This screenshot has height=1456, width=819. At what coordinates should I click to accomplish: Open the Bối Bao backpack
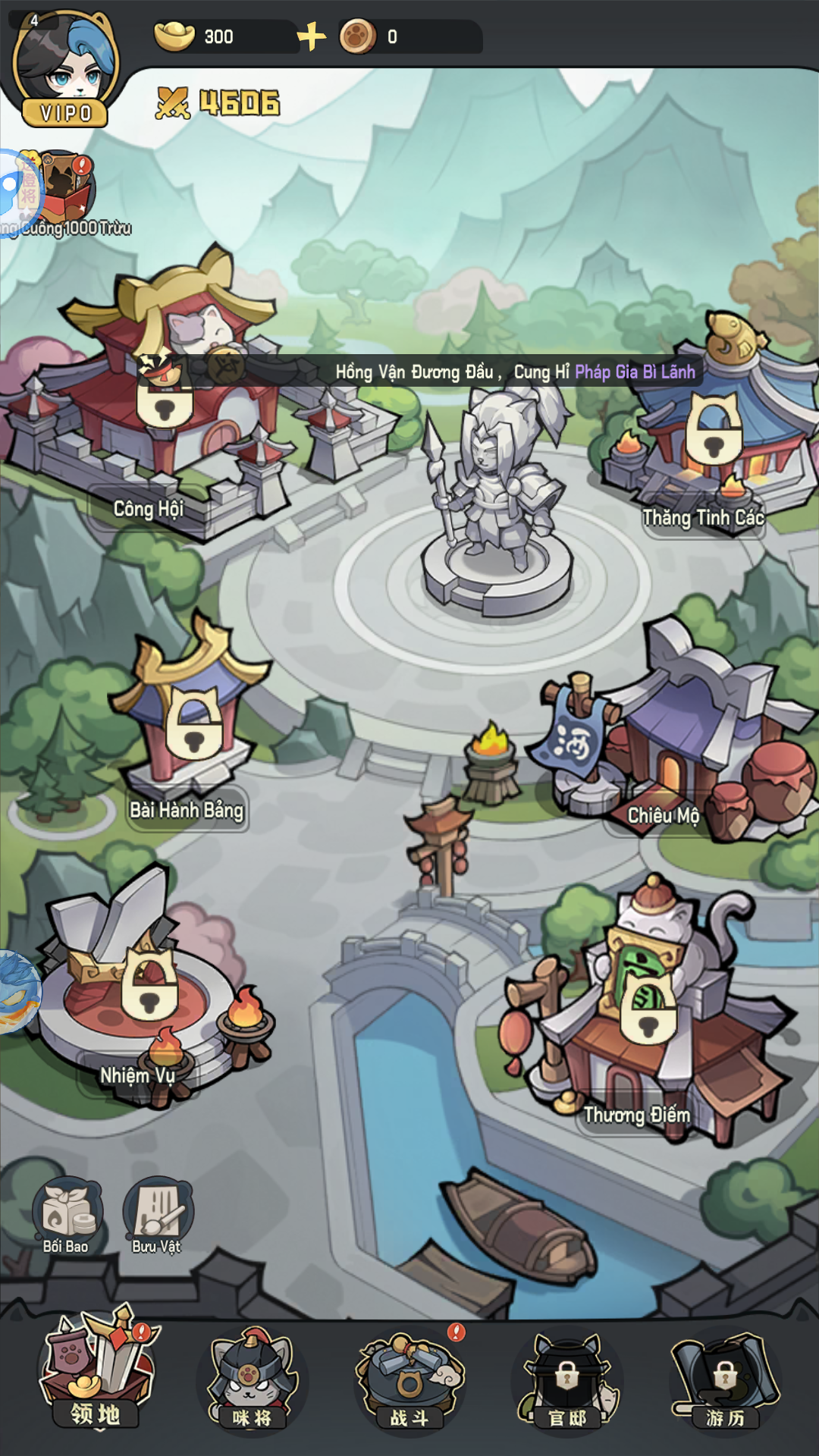67,1211
